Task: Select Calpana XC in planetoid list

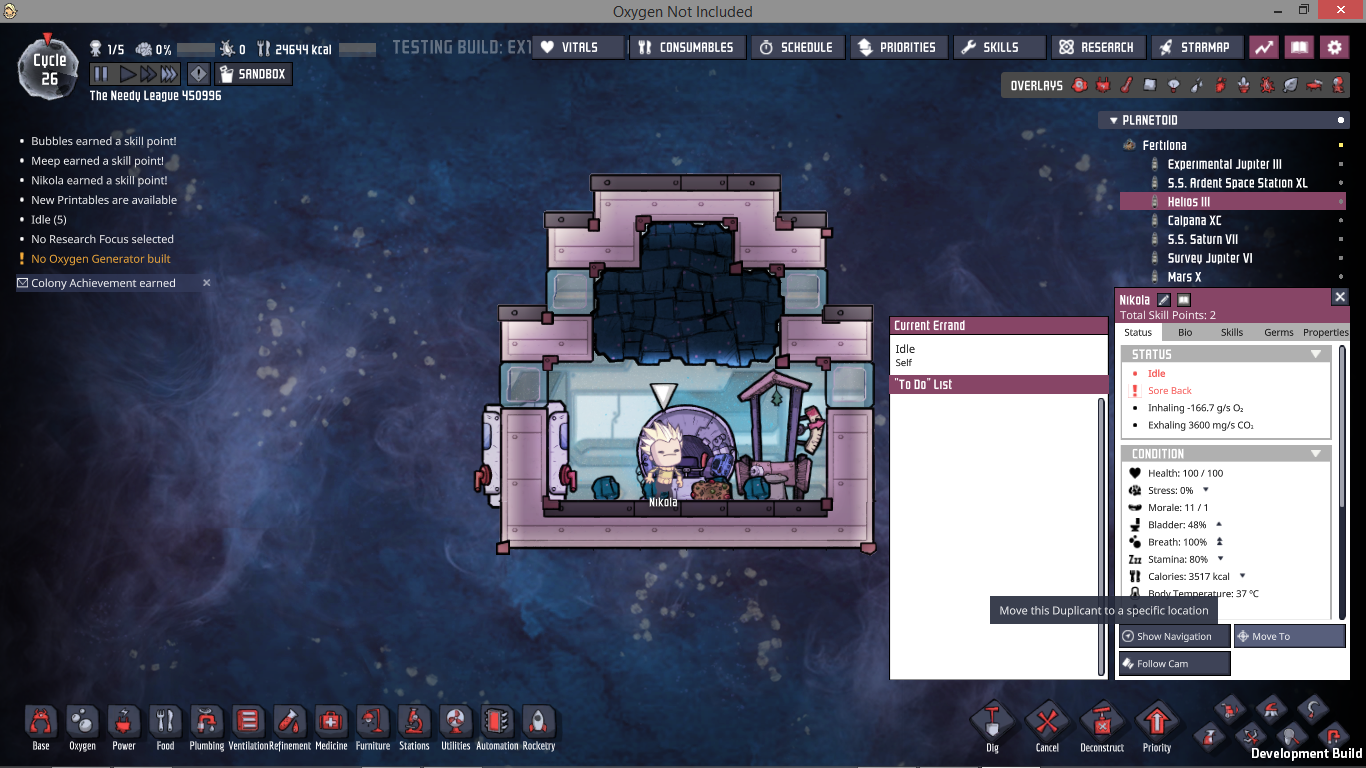Action: 1194,221
